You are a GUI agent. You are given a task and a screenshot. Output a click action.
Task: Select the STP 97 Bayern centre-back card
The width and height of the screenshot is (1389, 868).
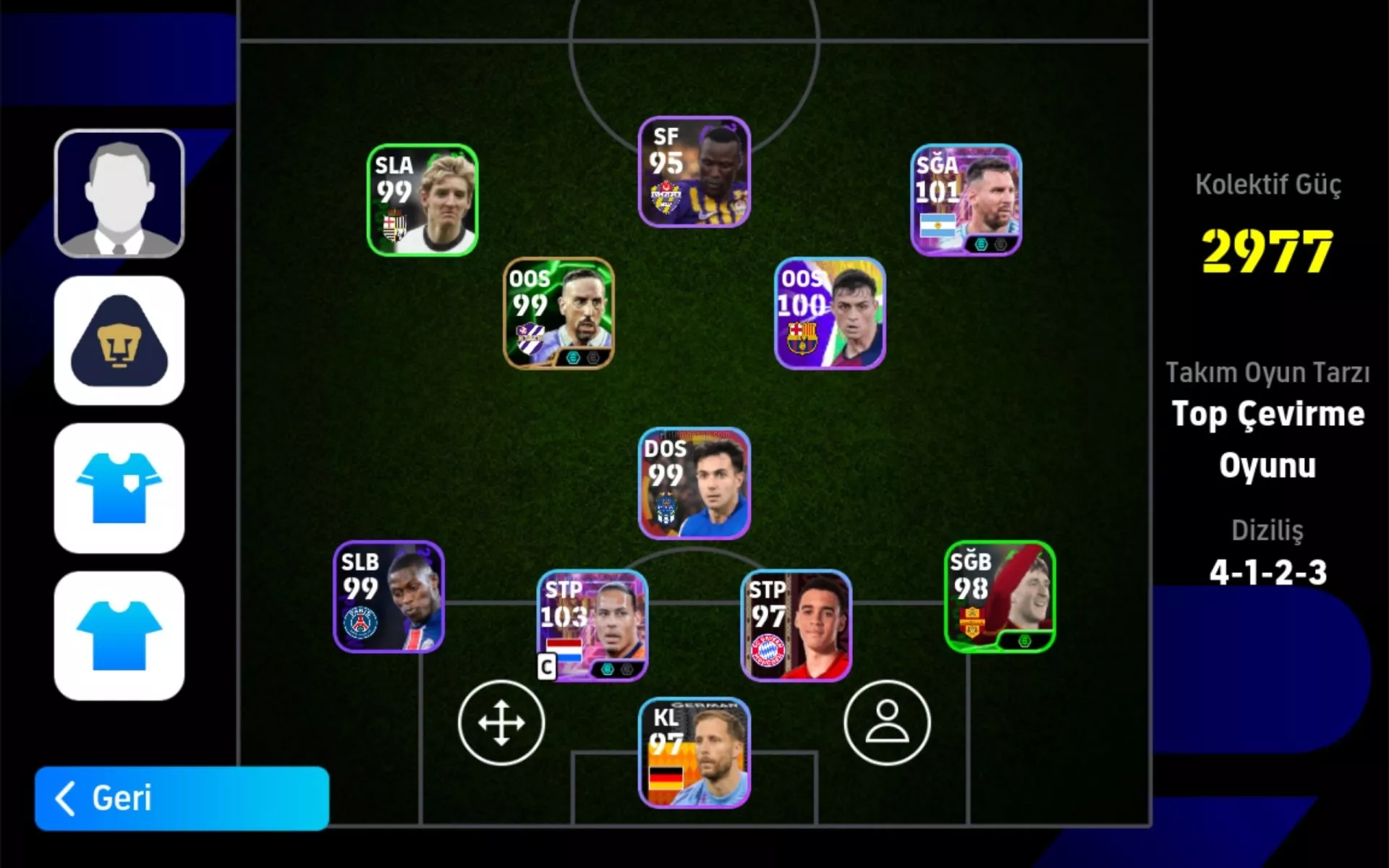coord(796,626)
